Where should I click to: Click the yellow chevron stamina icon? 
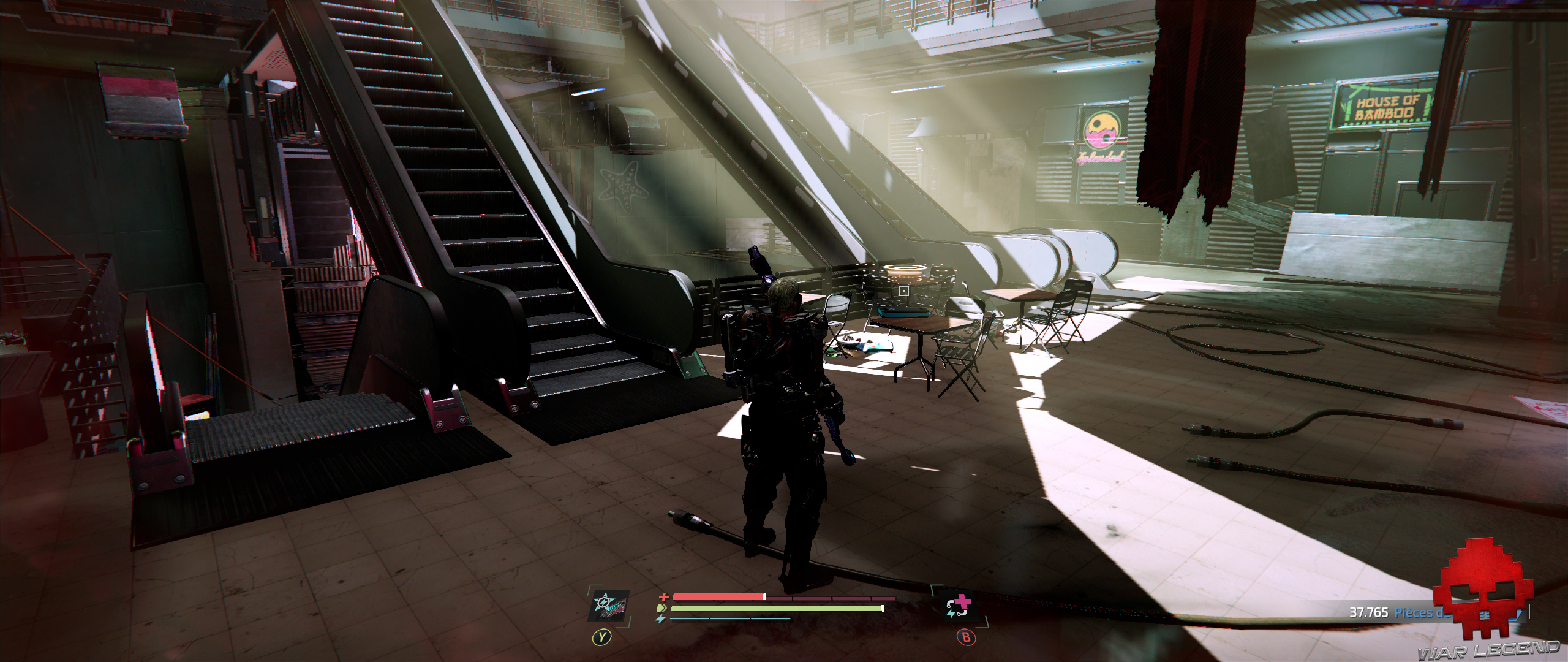tap(663, 608)
